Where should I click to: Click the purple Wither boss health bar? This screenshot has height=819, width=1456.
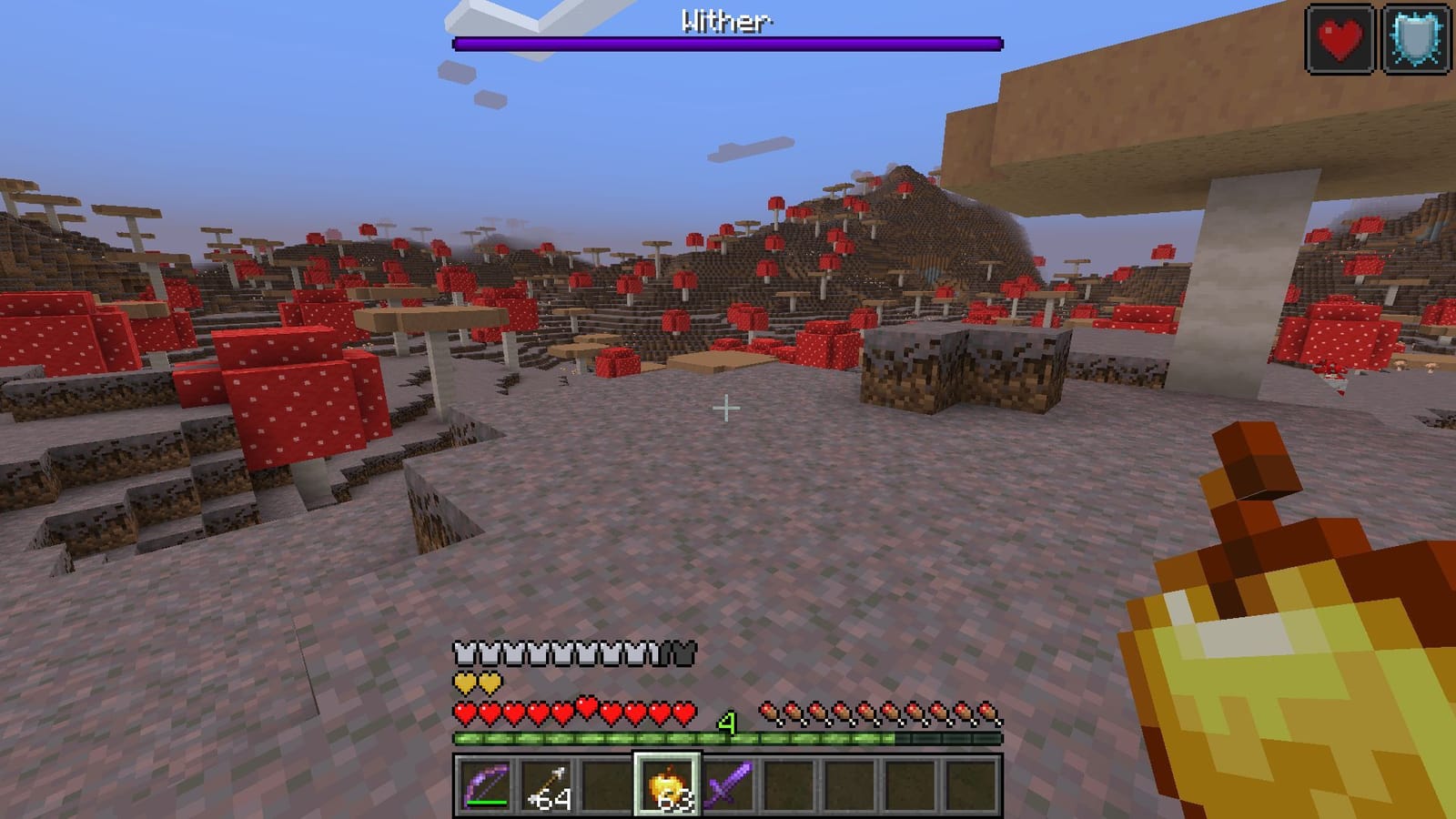tap(726, 41)
